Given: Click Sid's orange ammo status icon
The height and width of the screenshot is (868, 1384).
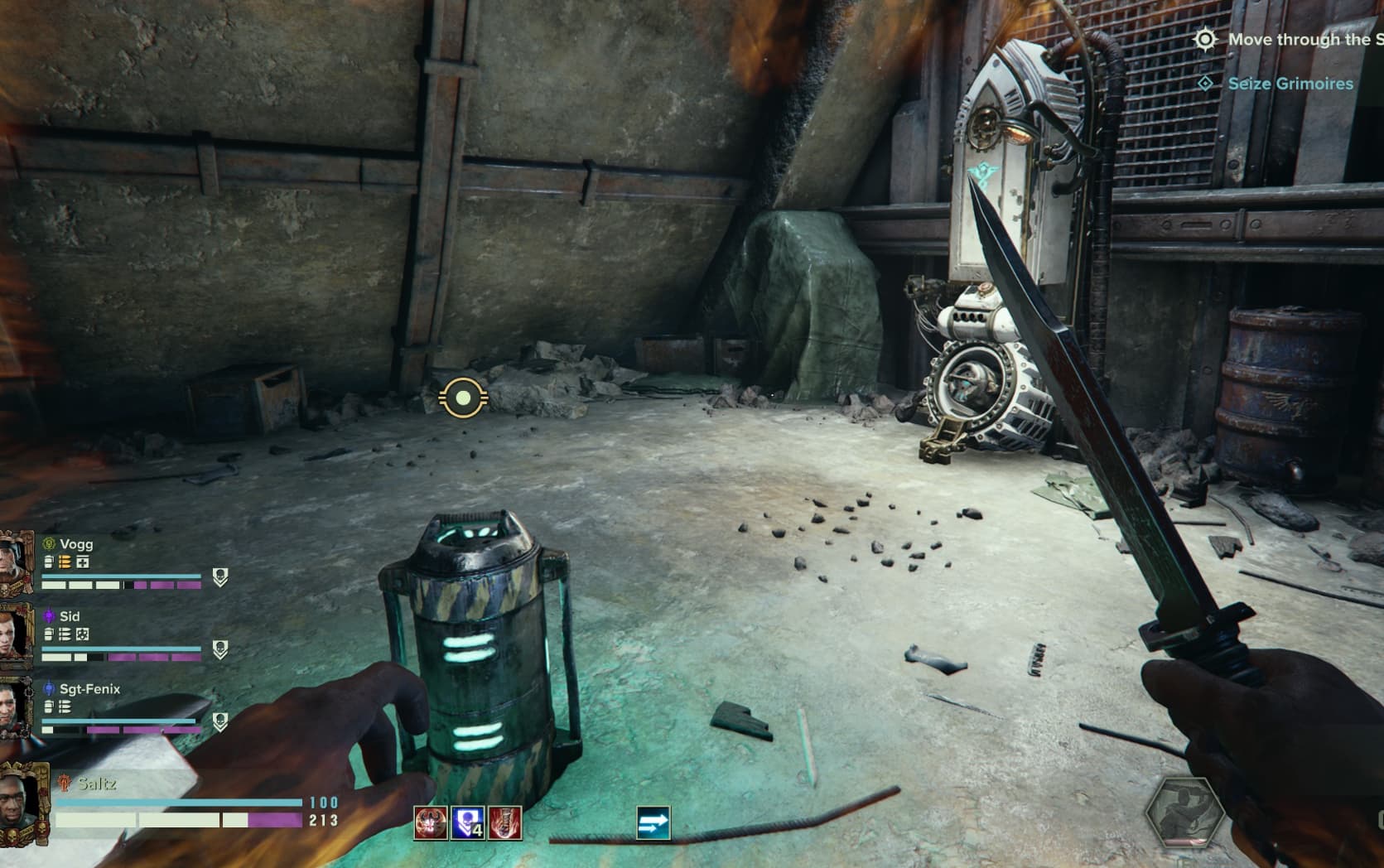Looking at the screenshot, I should (65, 634).
